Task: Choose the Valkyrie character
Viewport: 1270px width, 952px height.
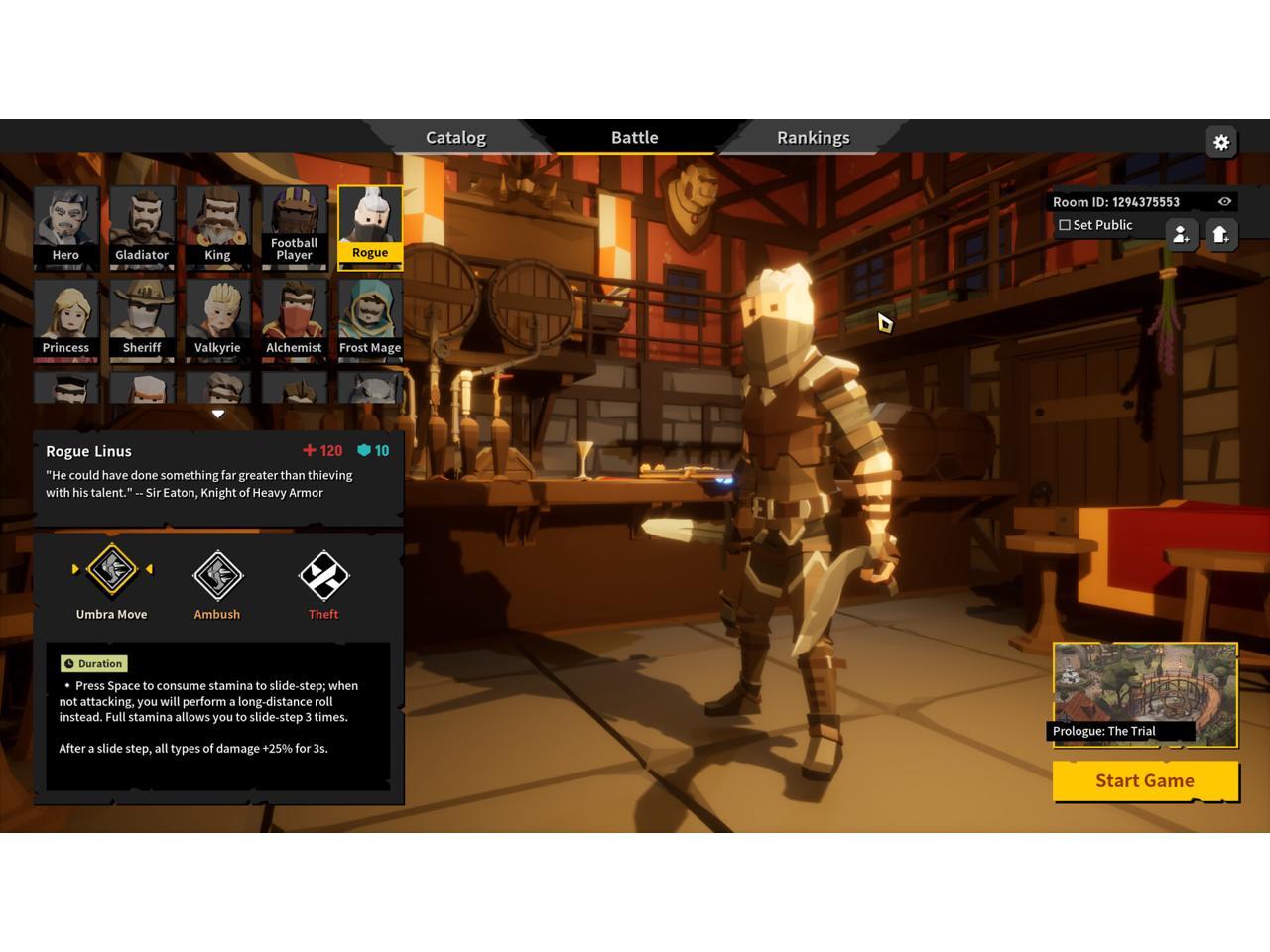Action: 217,318
